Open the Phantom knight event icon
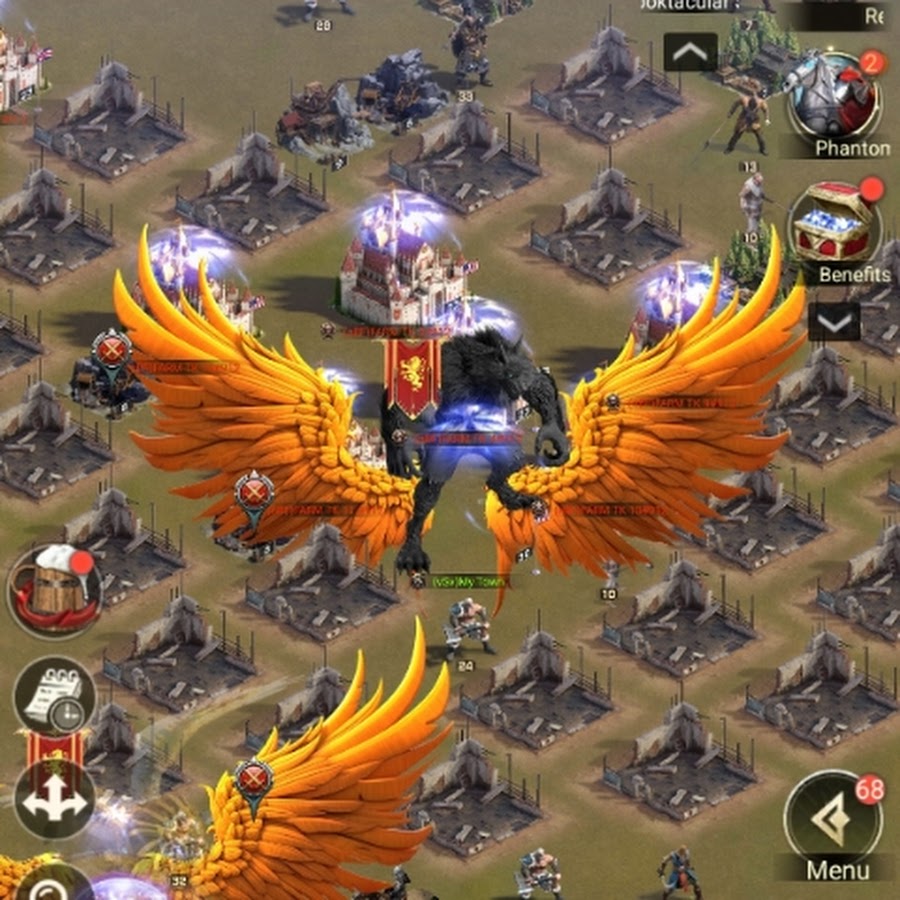Image resolution: width=900 pixels, height=900 pixels. pyautogui.click(x=832, y=96)
